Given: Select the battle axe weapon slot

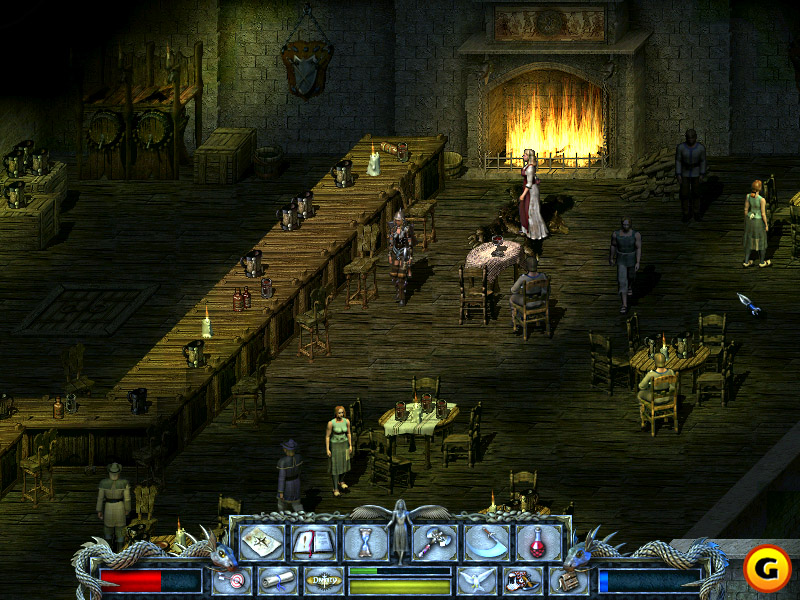Looking at the screenshot, I should pos(434,541).
